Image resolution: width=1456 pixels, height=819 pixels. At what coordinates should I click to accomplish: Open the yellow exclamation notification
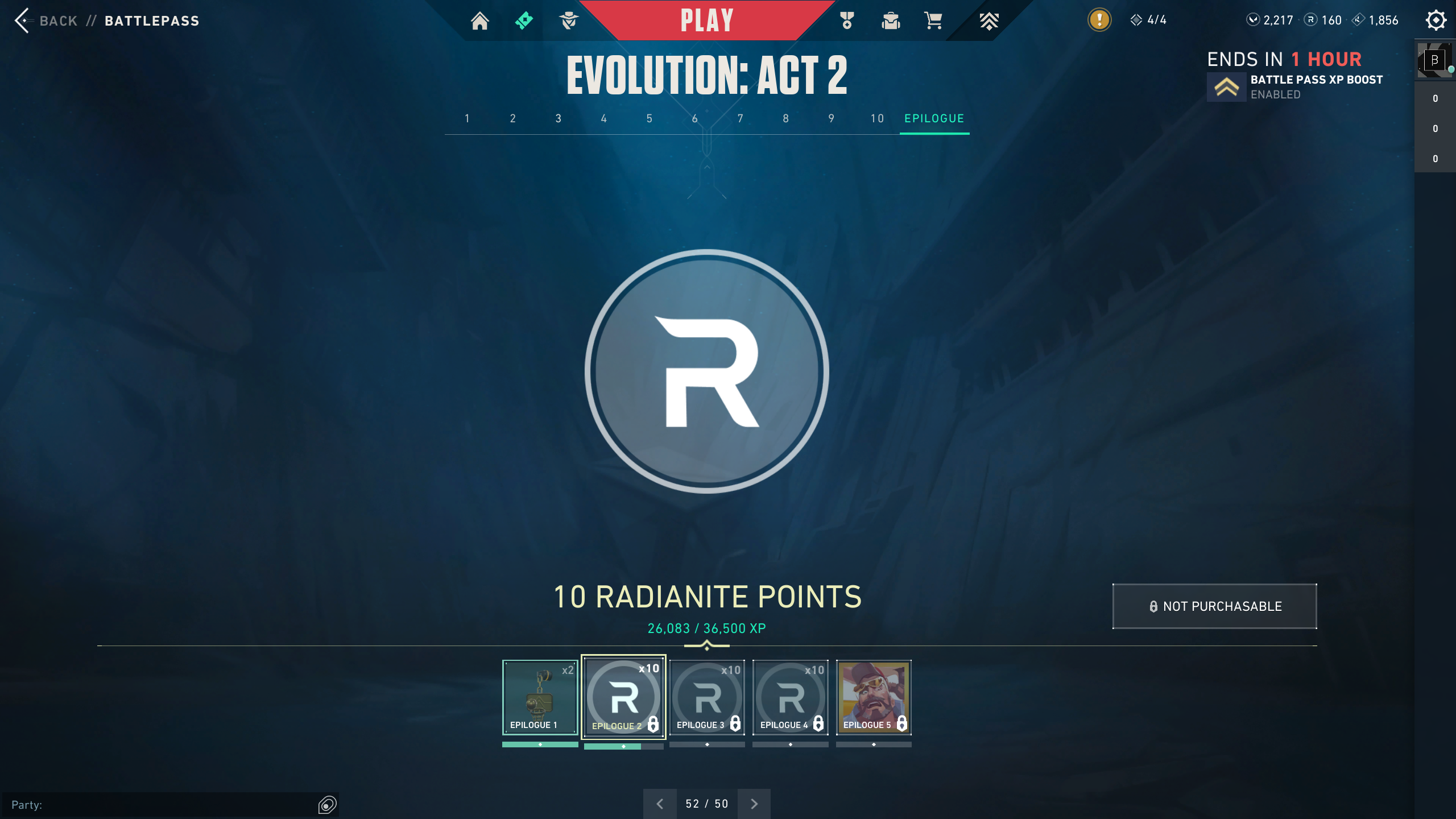point(1099,20)
